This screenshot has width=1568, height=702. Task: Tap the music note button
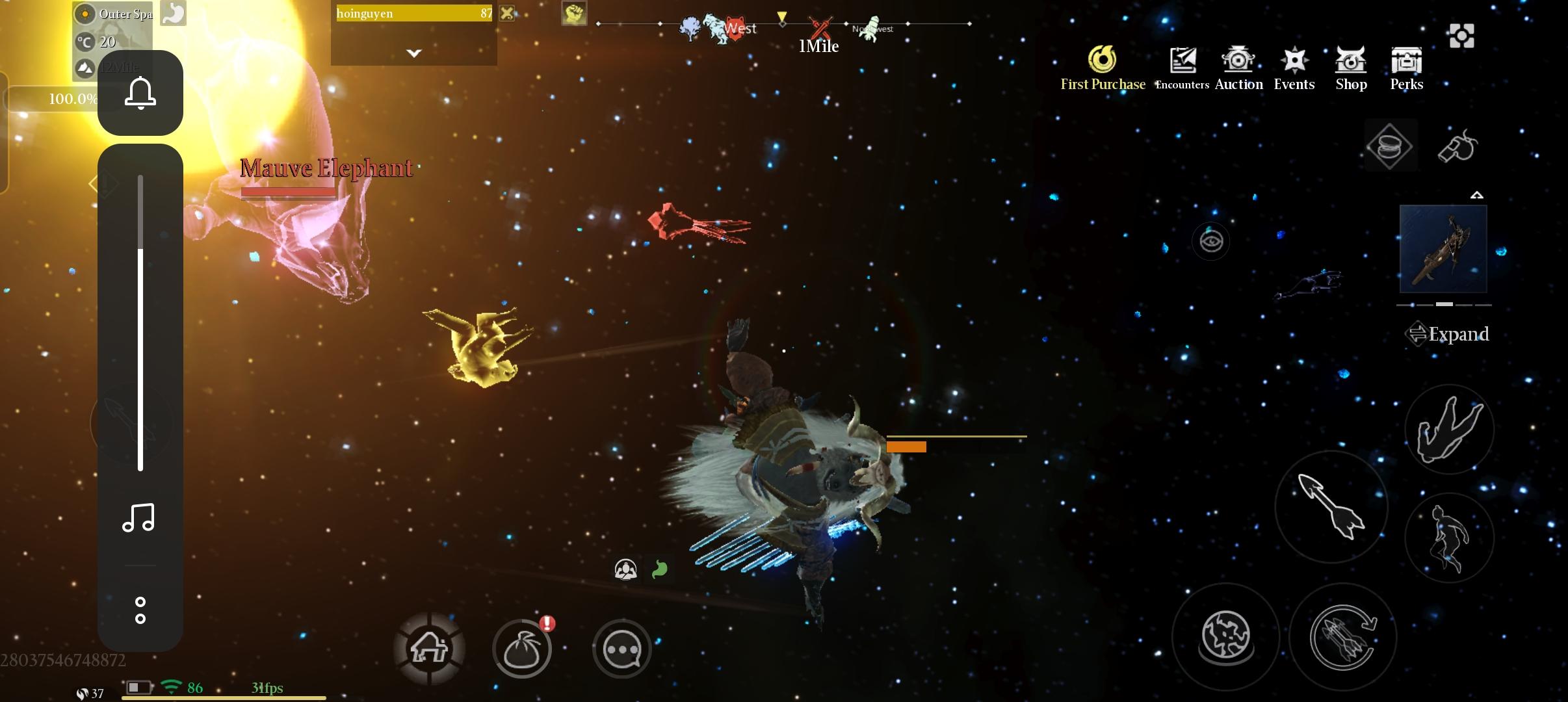tap(139, 518)
